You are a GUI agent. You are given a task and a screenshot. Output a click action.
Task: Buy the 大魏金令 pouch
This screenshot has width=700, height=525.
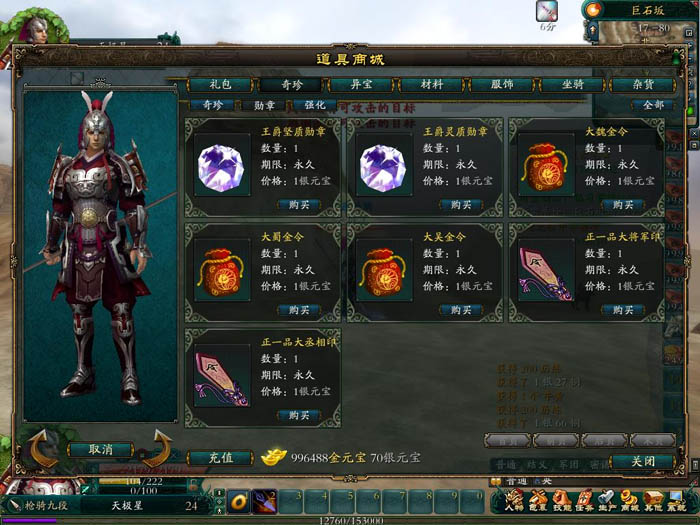[x=622, y=205]
